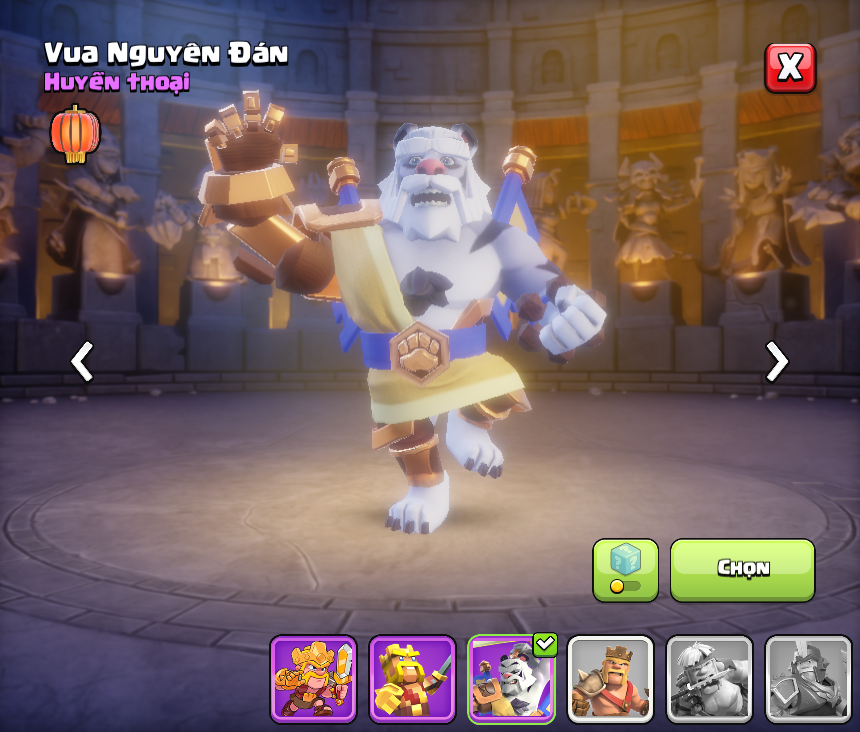
Task: Close the skin preview with the red X
Action: click(x=790, y=68)
